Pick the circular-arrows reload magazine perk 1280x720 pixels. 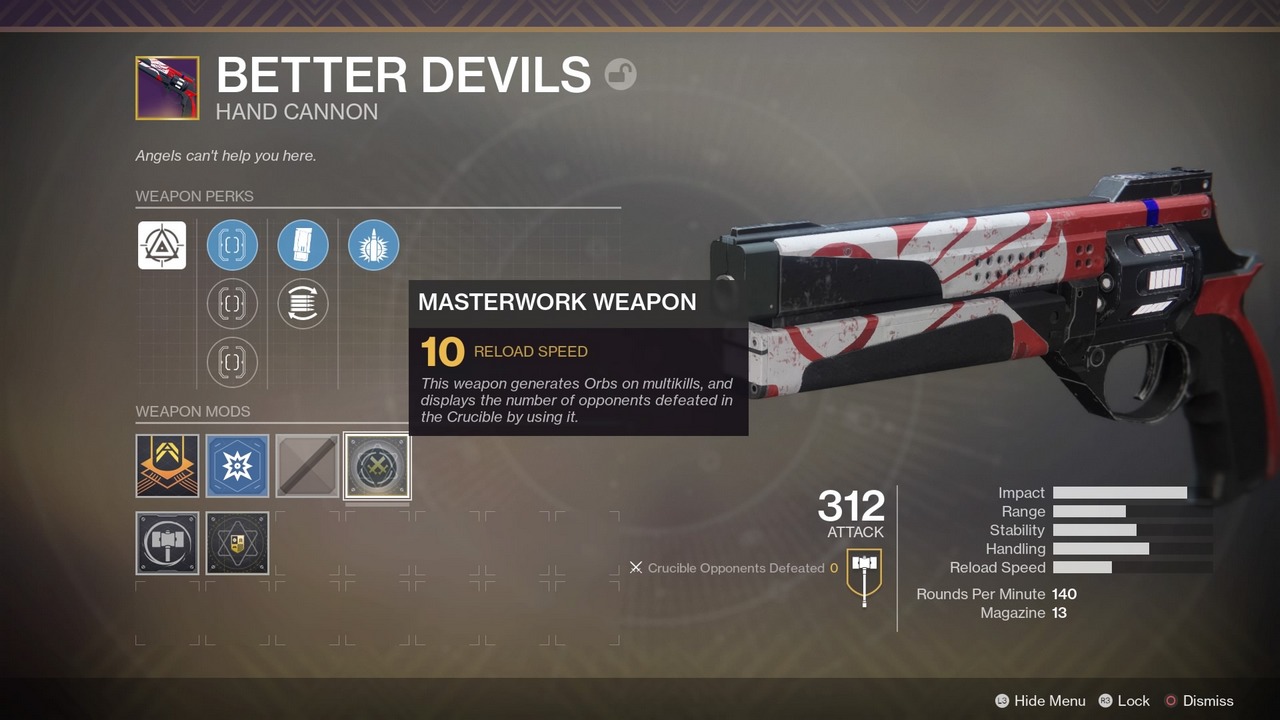303,304
